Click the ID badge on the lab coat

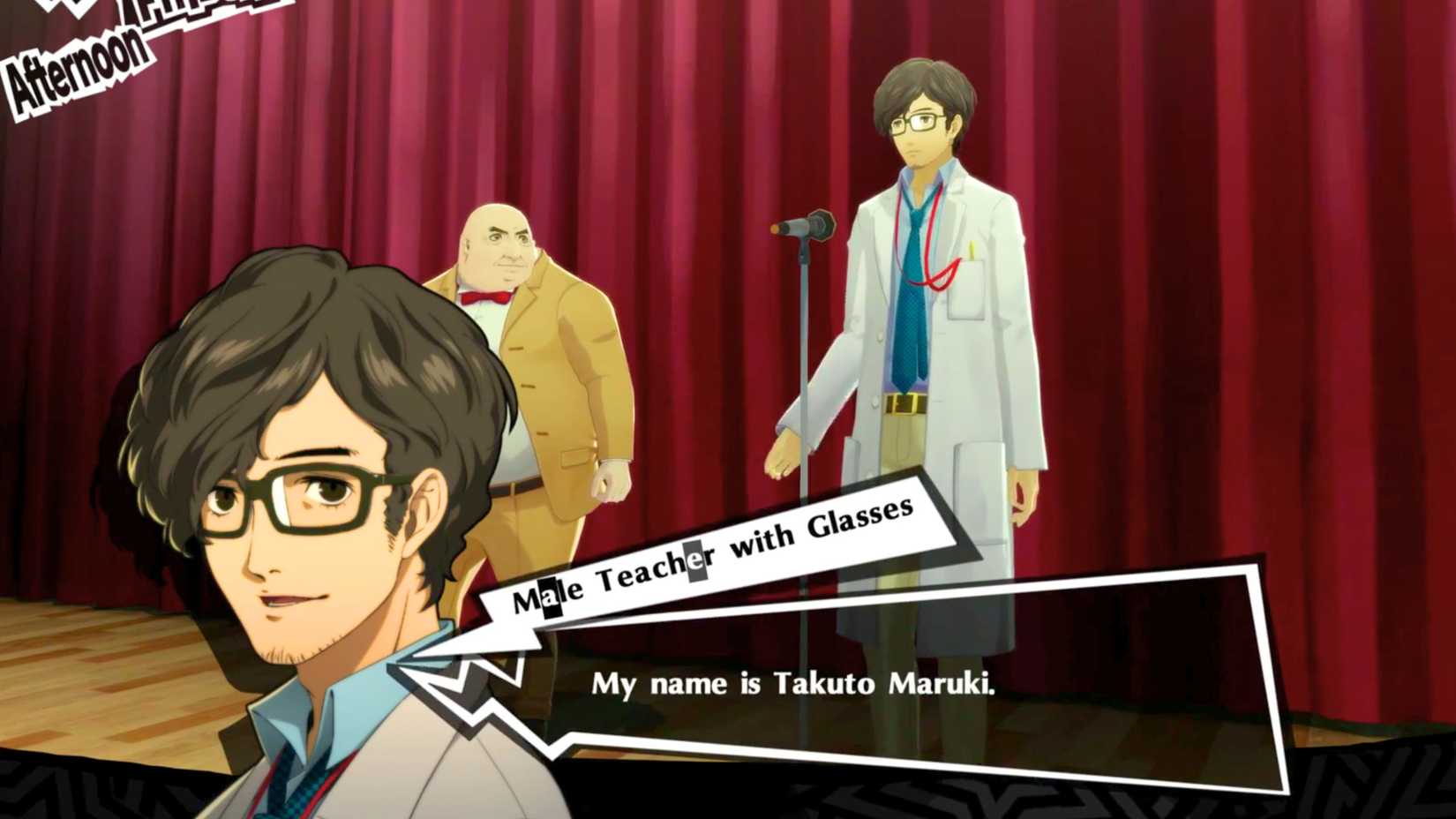[x=966, y=291]
